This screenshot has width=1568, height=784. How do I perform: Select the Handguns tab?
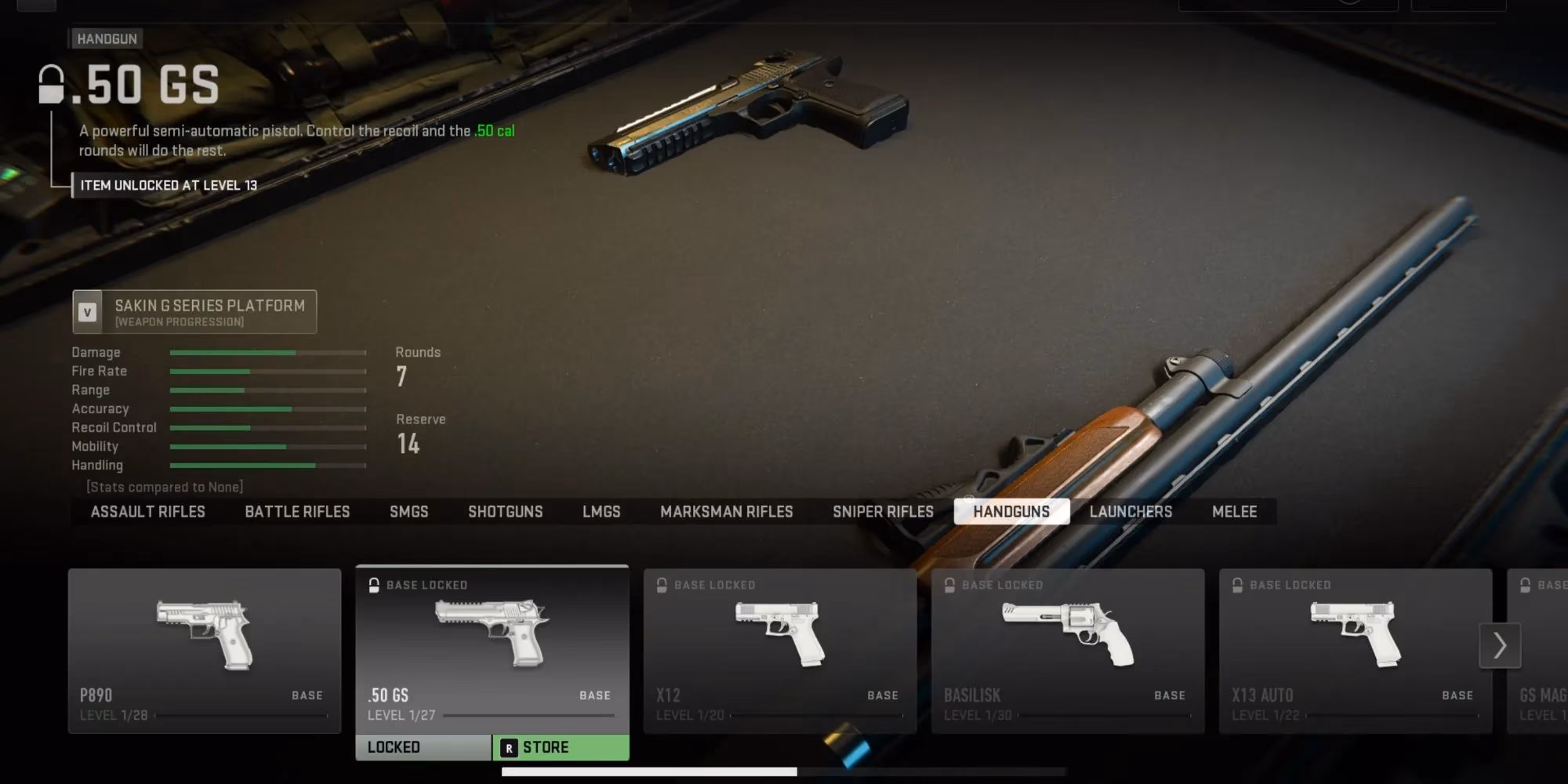1011,512
